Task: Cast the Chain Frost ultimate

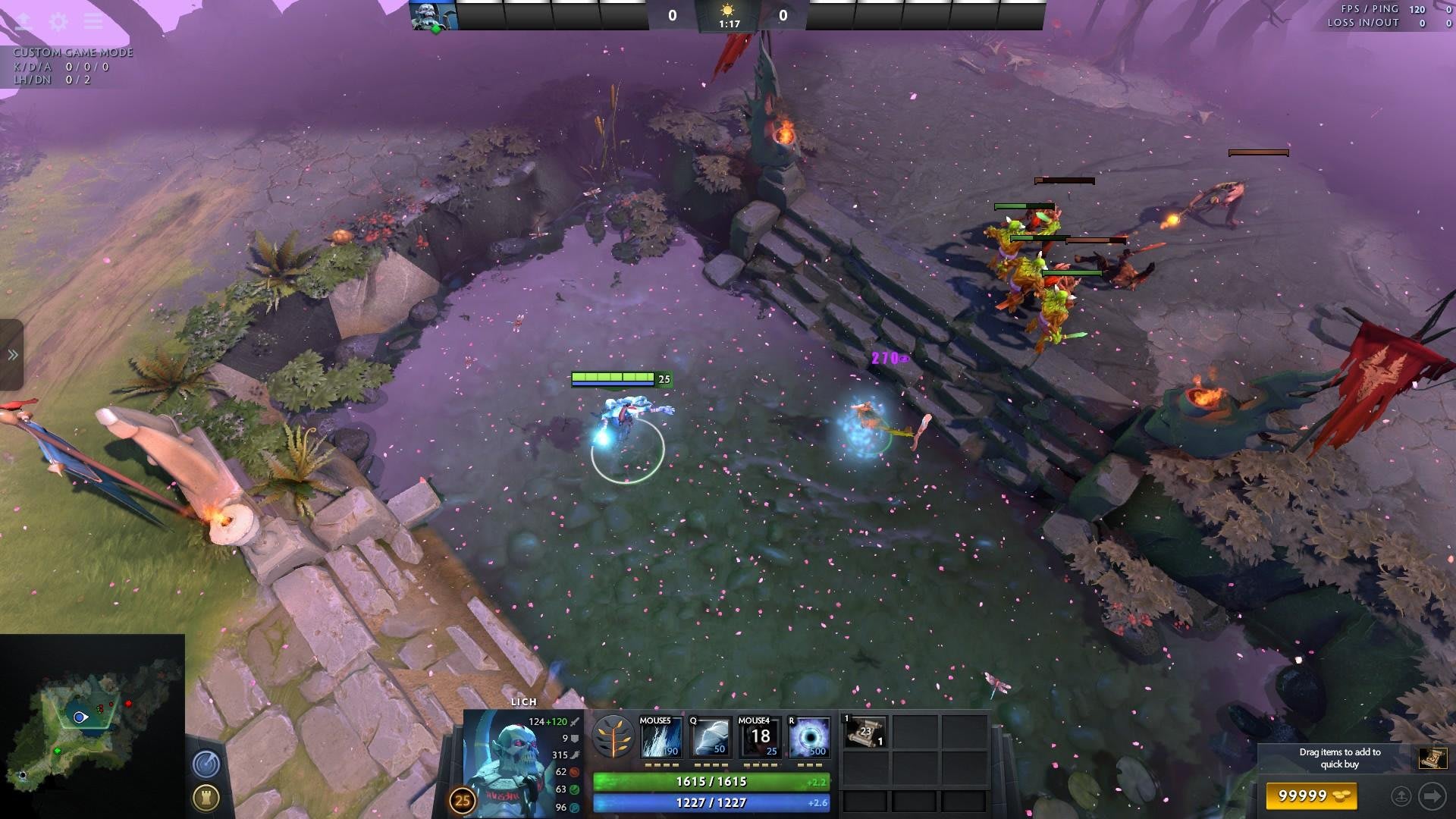Action: point(809,737)
